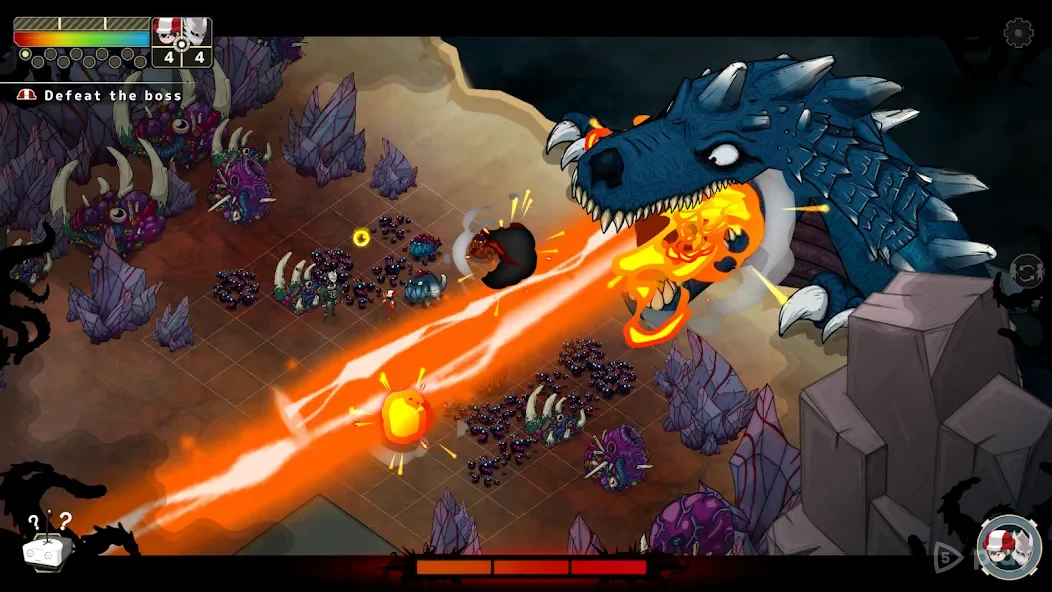Viewport: 1052px width, 592px height.
Task: Open the "Defeat the boss" objective tracker
Action: pos(101,96)
